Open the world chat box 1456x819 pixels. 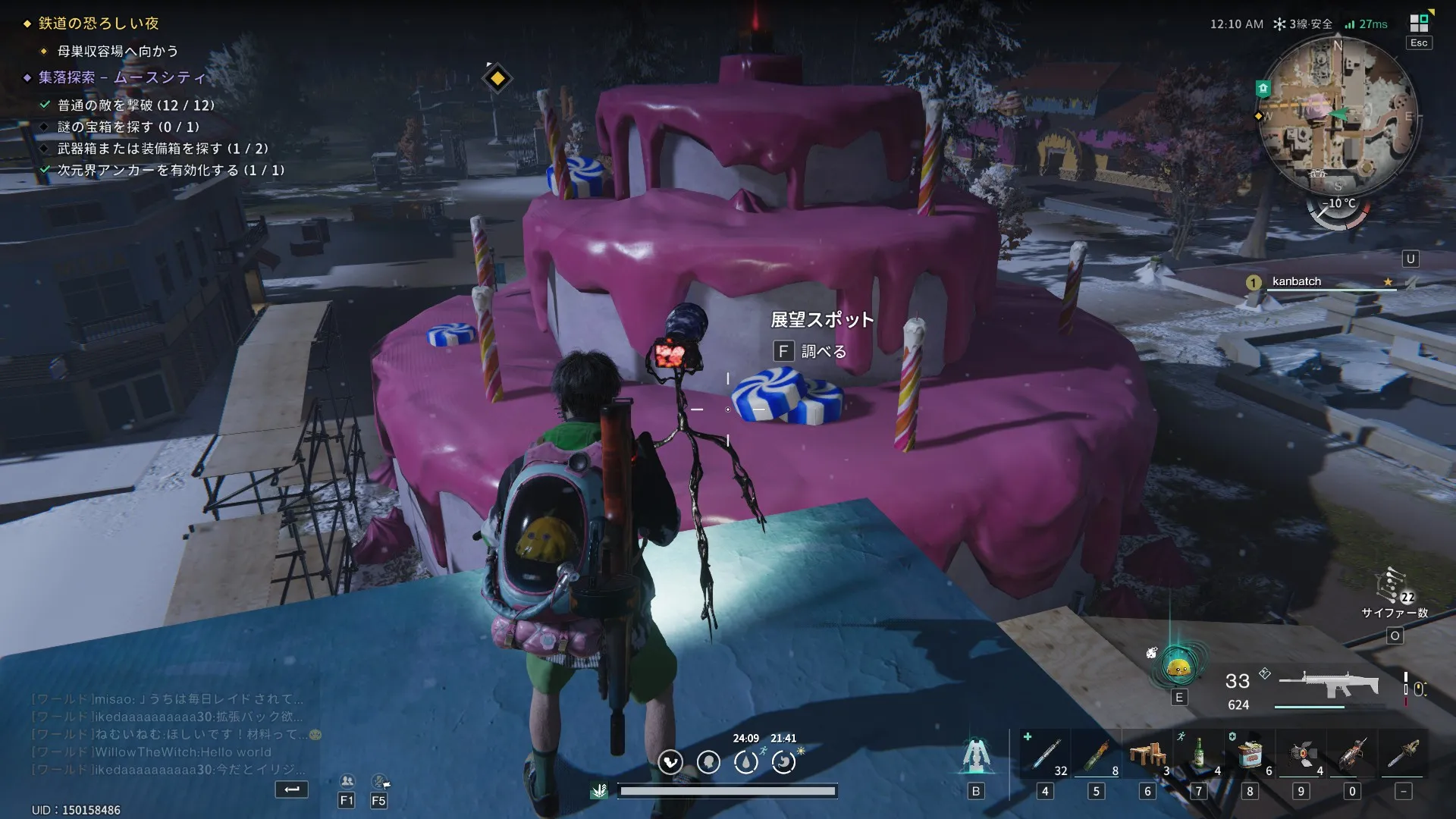pos(167,734)
